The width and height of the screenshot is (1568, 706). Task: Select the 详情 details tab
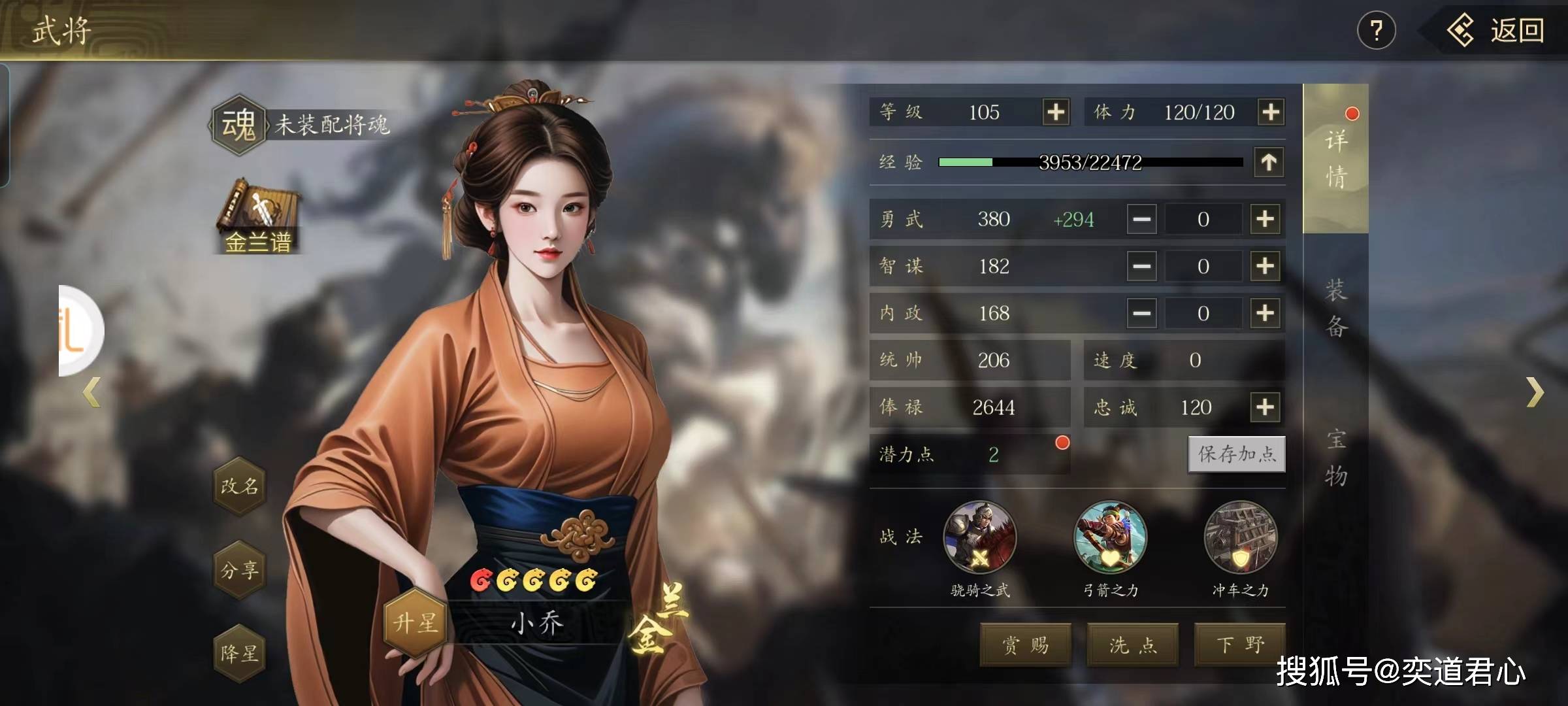coord(1335,159)
